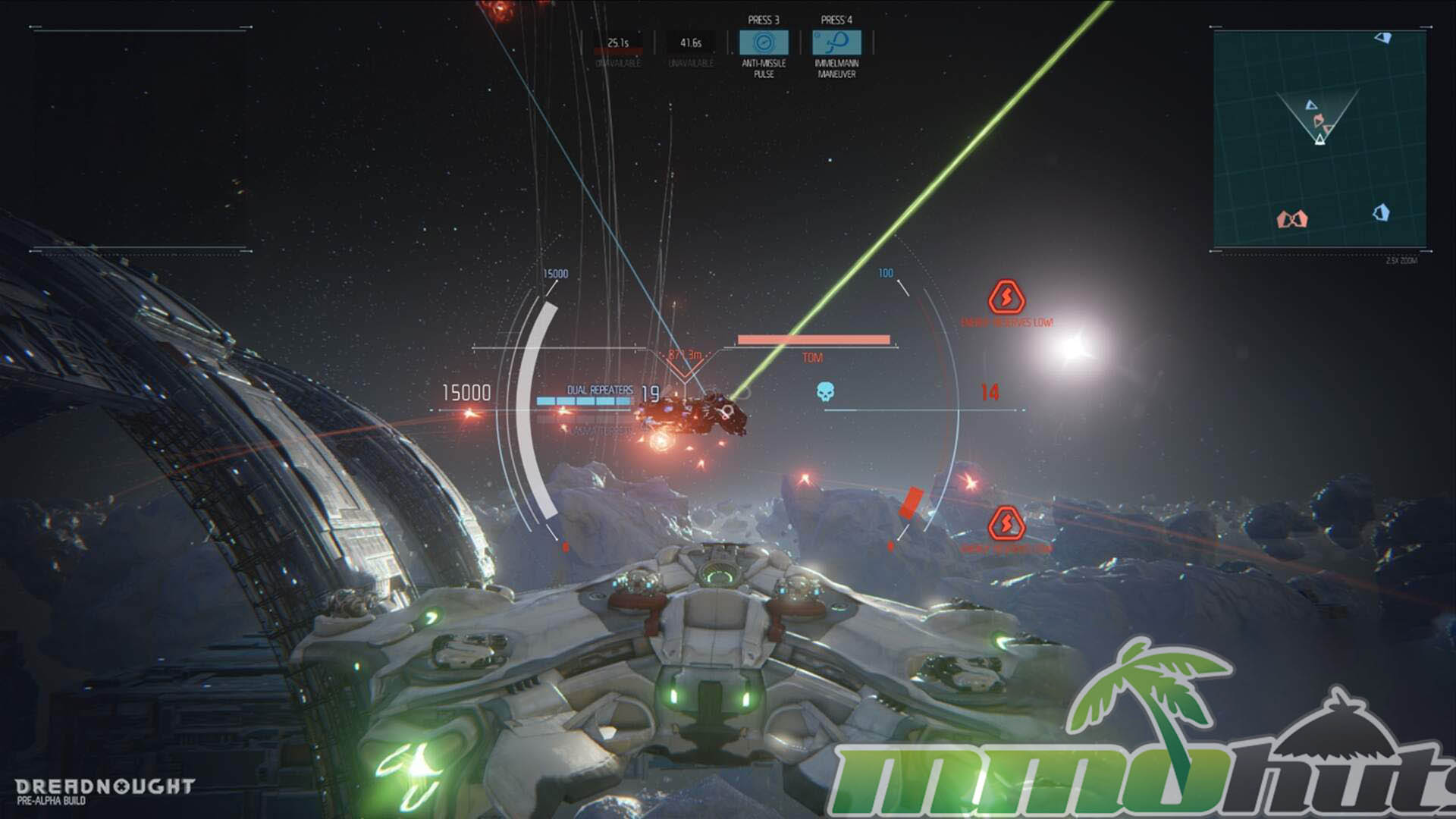Select the ability slot on 25.1s cooldown
Viewport: 1456px width, 819px height.
click(x=618, y=44)
